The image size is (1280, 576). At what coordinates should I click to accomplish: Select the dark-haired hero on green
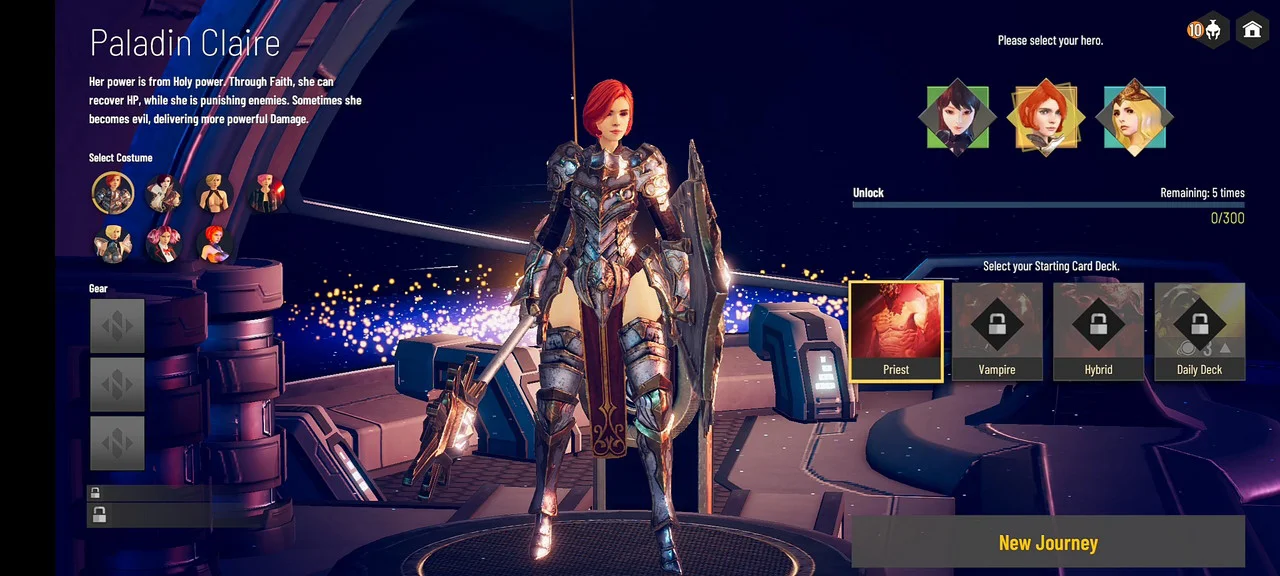[957, 117]
